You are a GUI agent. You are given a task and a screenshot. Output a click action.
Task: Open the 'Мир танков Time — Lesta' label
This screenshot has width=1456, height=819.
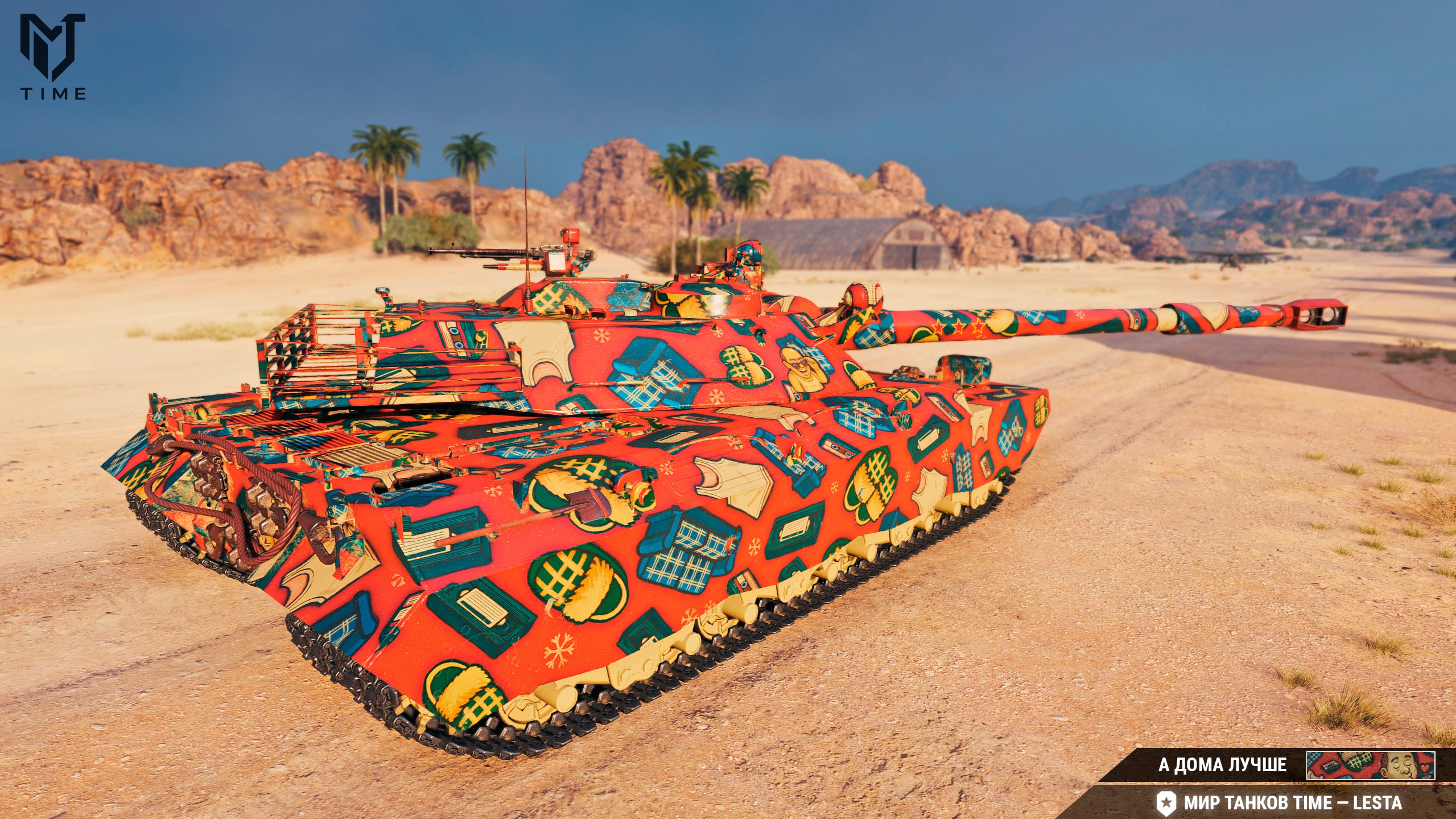[x=1292, y=802]
